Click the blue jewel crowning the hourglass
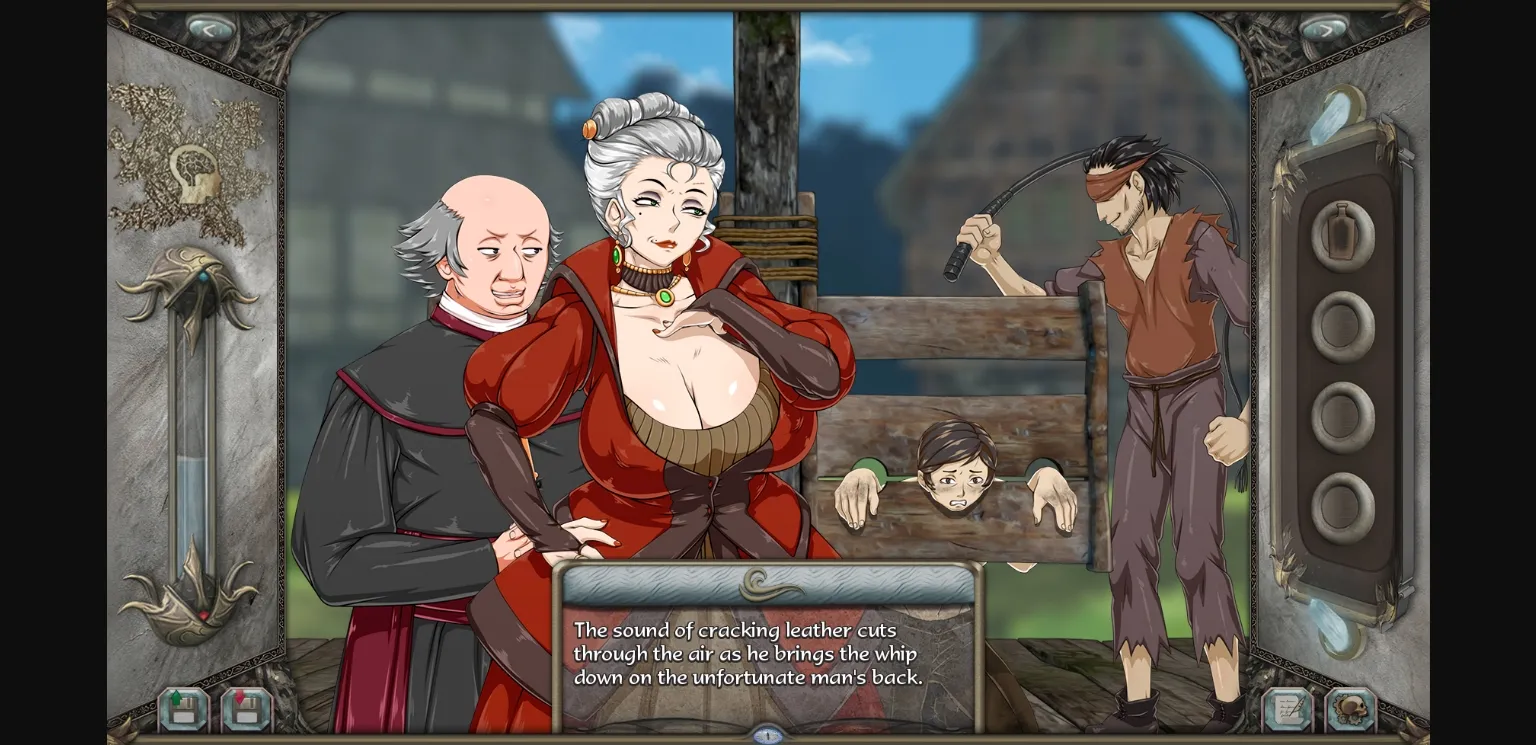The image size is (1536, 745). (204, 276)
